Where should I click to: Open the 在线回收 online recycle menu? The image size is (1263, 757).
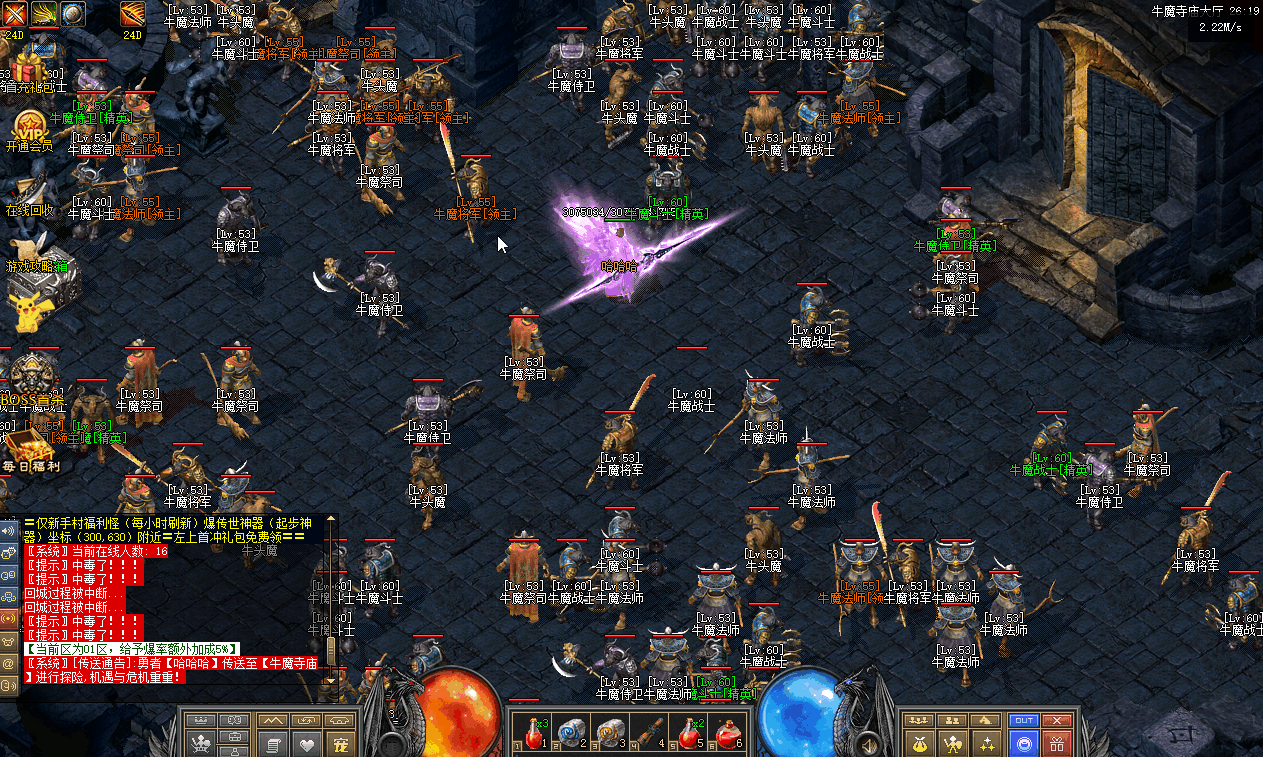tap(30, 193)
